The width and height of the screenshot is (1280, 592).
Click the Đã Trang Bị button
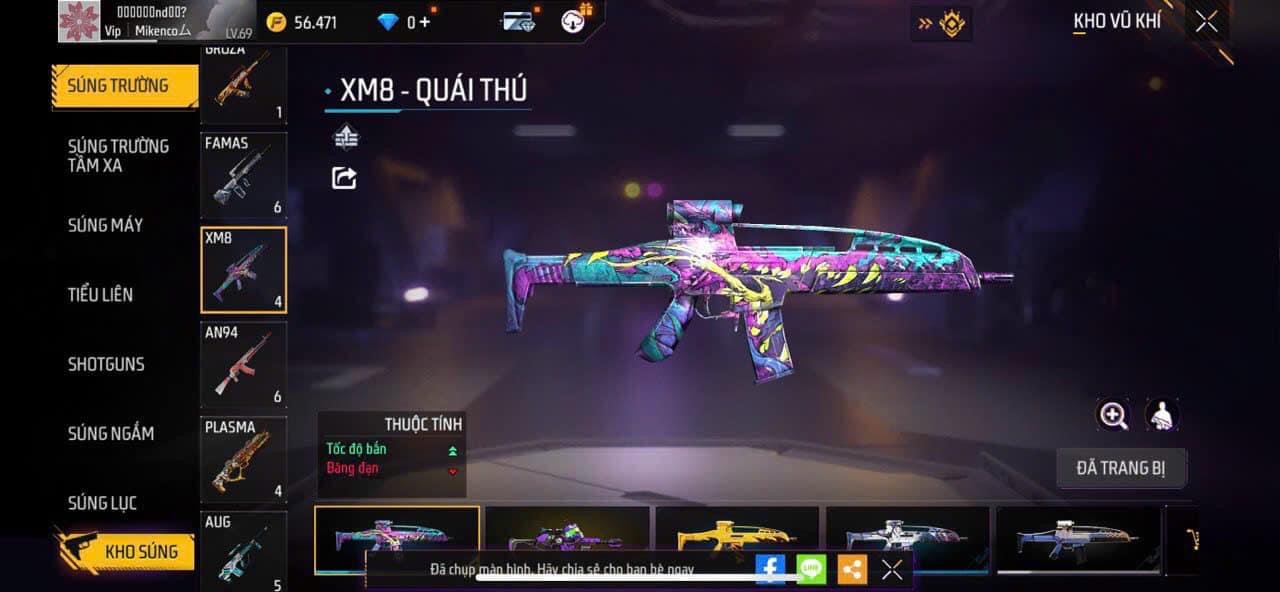click(1121, 468)
